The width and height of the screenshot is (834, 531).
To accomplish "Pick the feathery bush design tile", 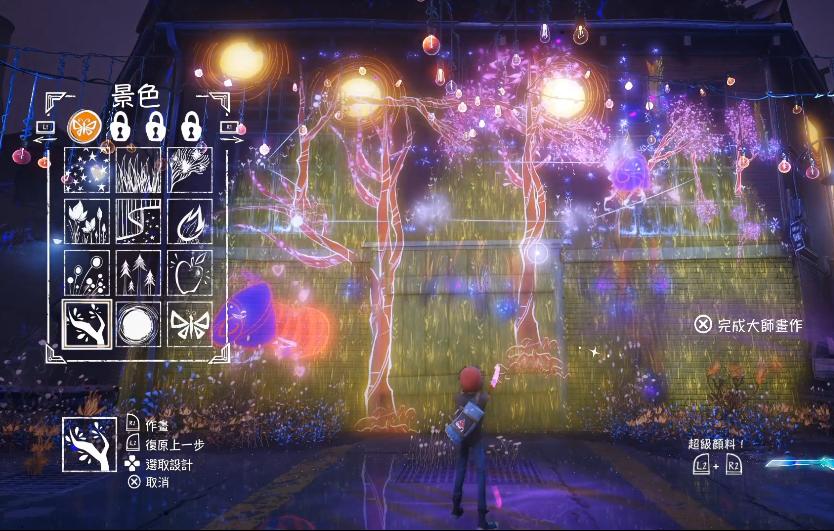I will pos(189,170).
